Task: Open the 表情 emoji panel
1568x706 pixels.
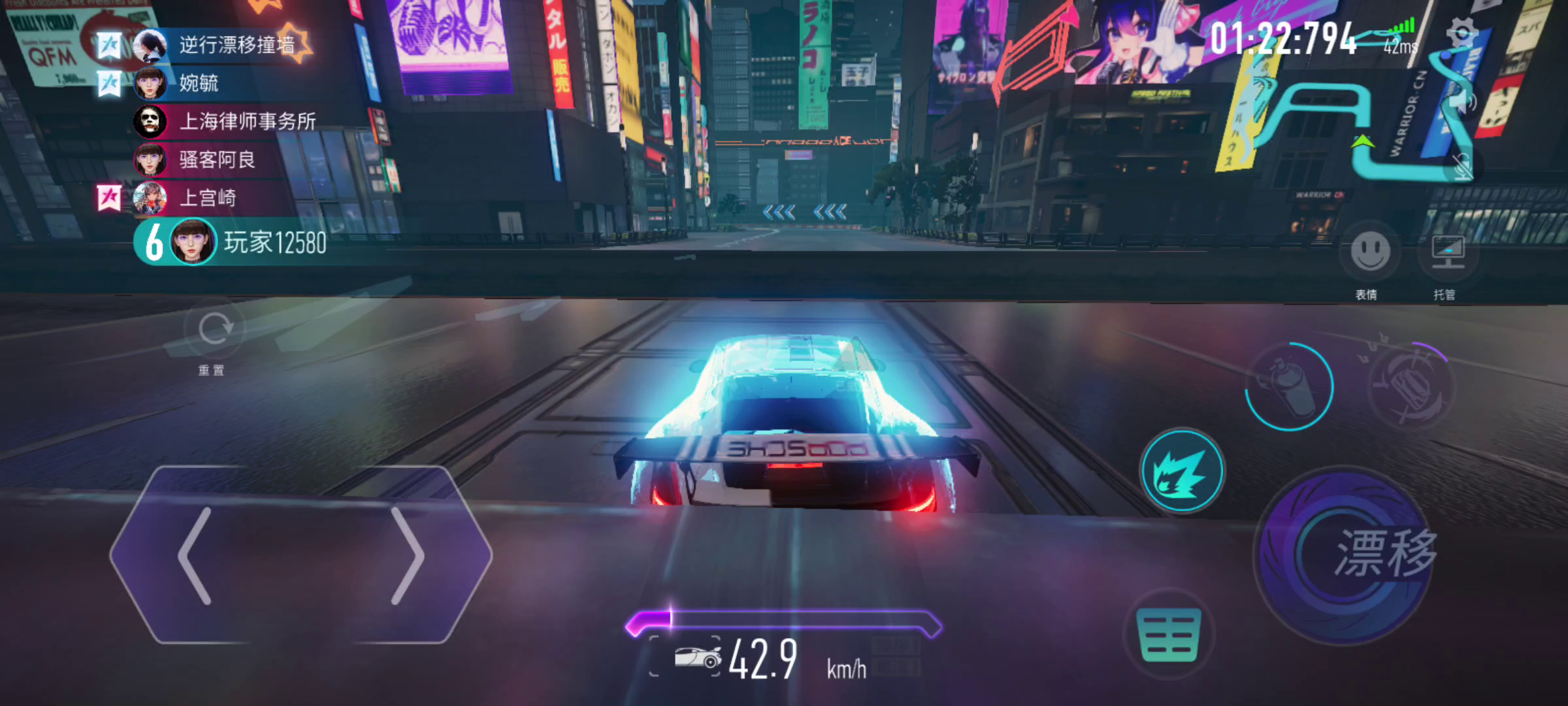Action: click(x=1369, y=252)
